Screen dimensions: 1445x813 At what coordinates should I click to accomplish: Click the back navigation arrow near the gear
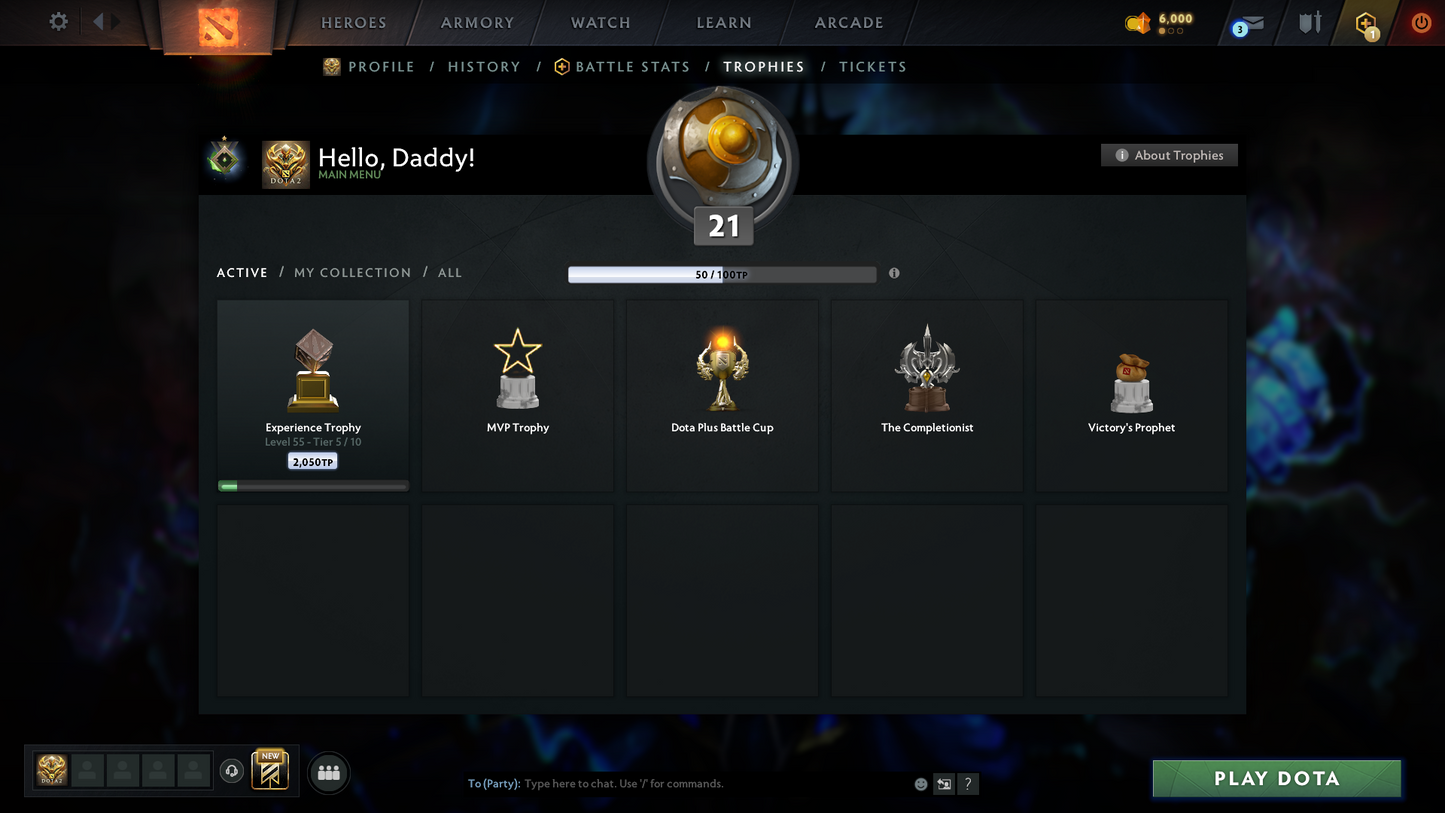point(96,21)
